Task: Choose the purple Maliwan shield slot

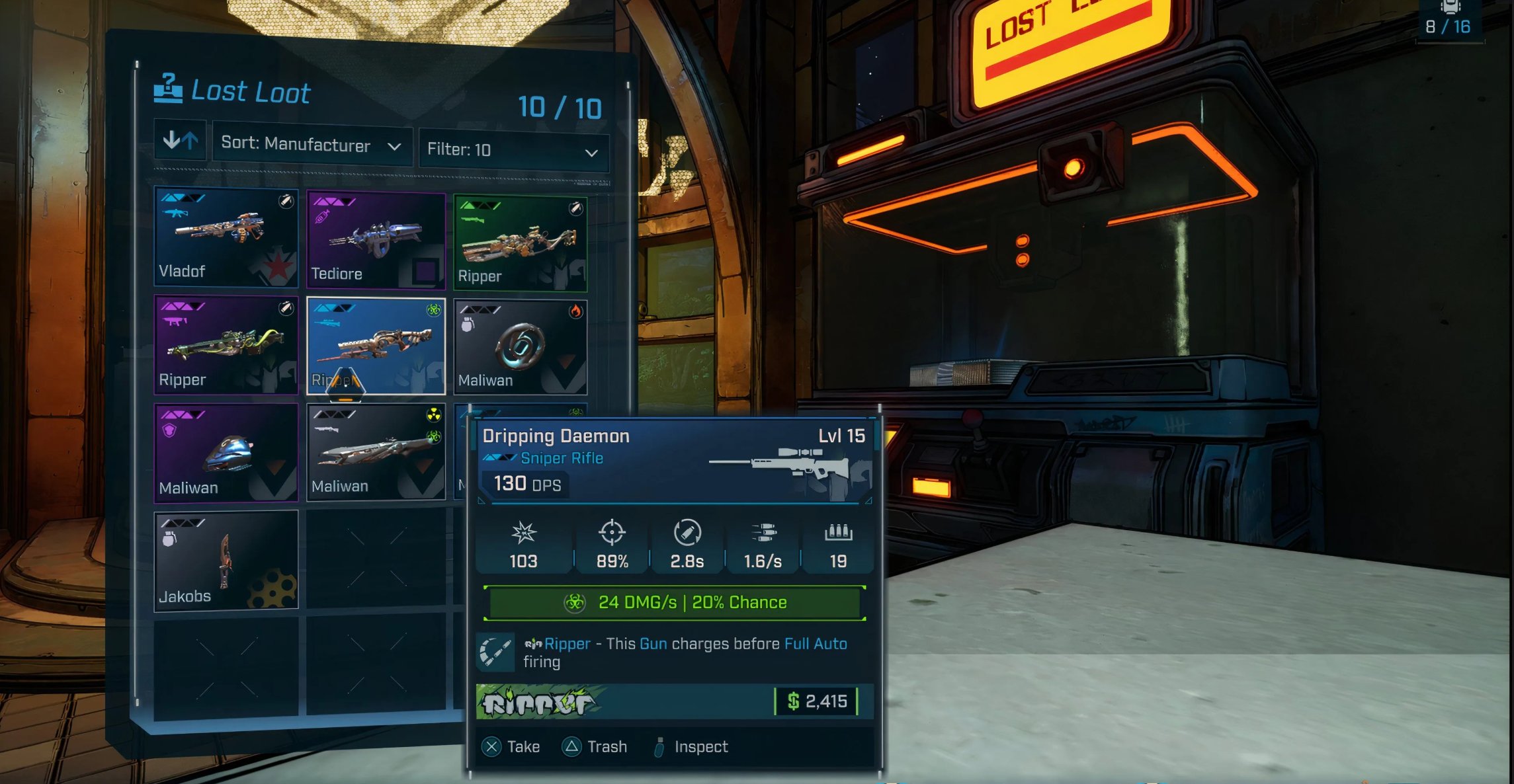Action: 226,453
